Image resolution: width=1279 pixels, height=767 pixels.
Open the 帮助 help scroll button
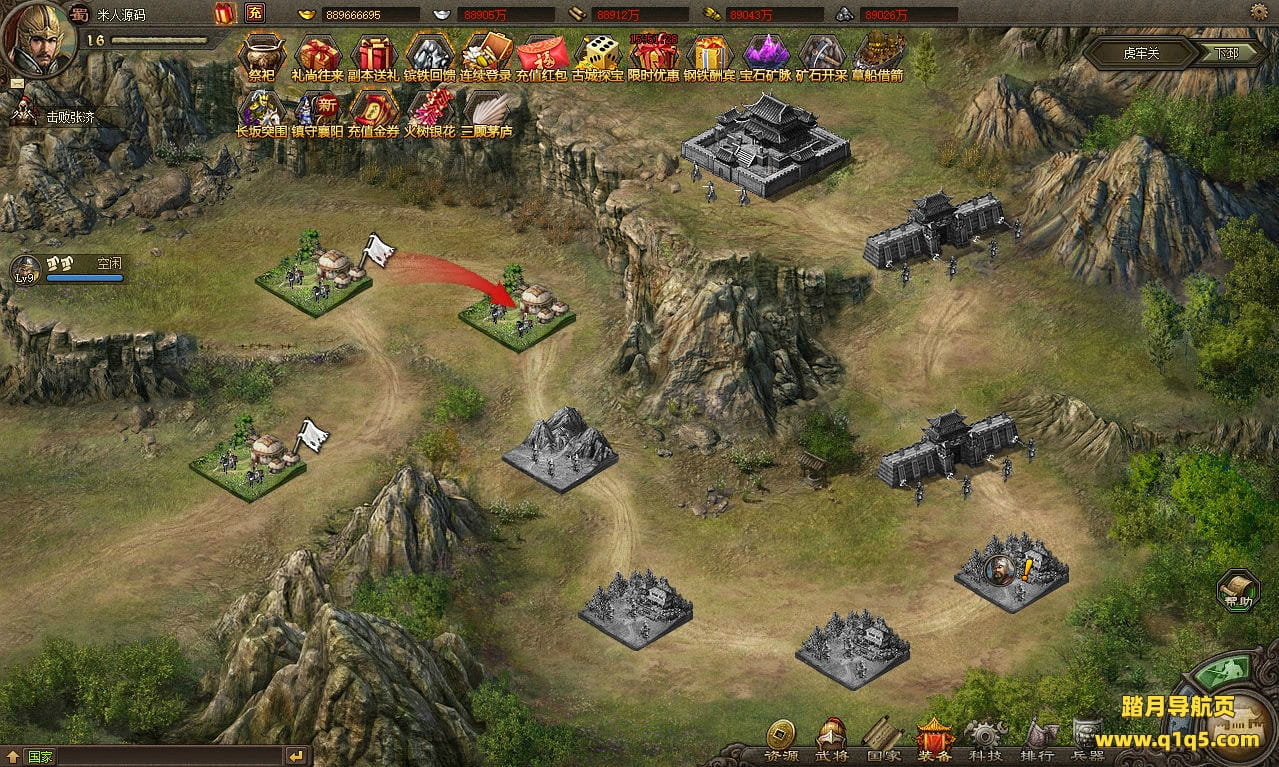coord(1237,590)
